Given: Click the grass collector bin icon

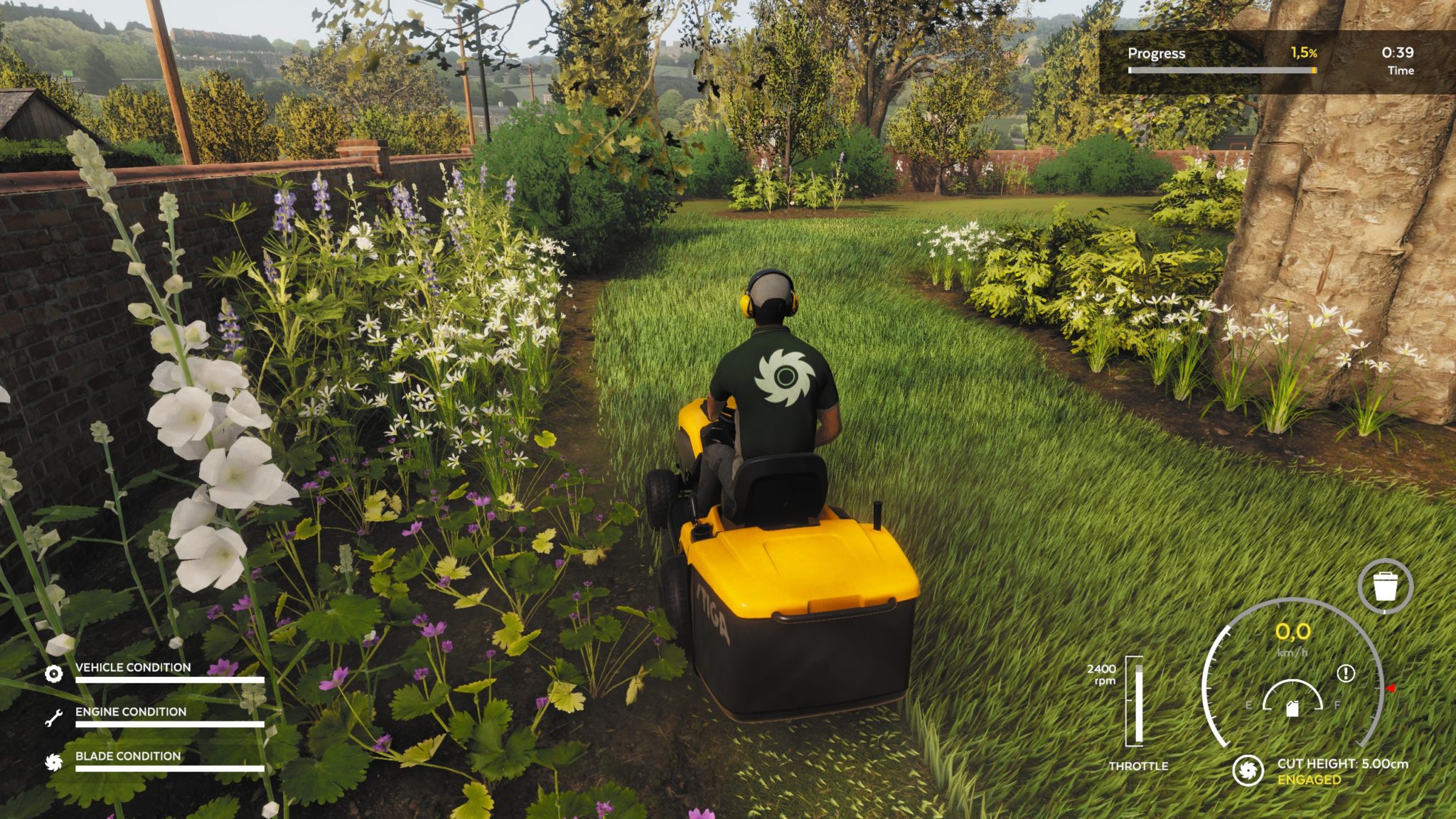Looking at the screenshot, I should click(1384, 587).
